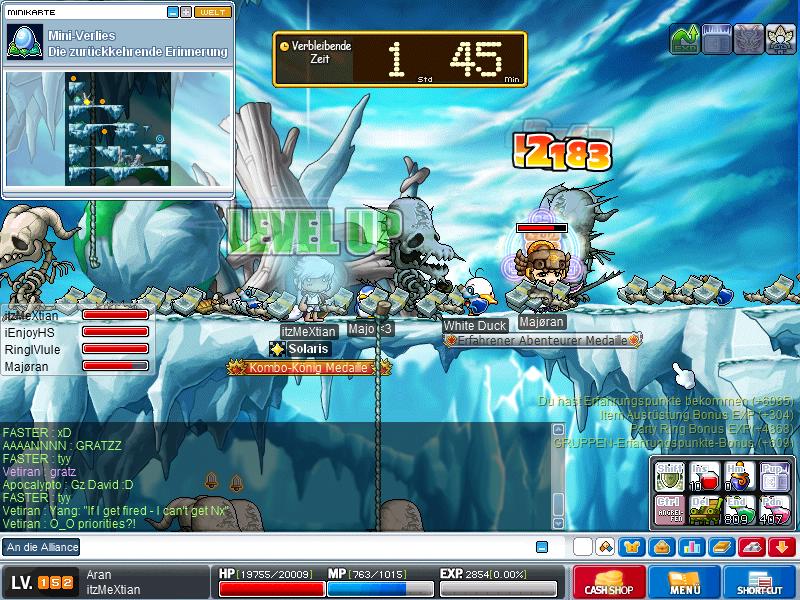Viewport: 800px width, 600px height.
Task: Open the equipment shirt icon button
Action: (x=632, y=547)
